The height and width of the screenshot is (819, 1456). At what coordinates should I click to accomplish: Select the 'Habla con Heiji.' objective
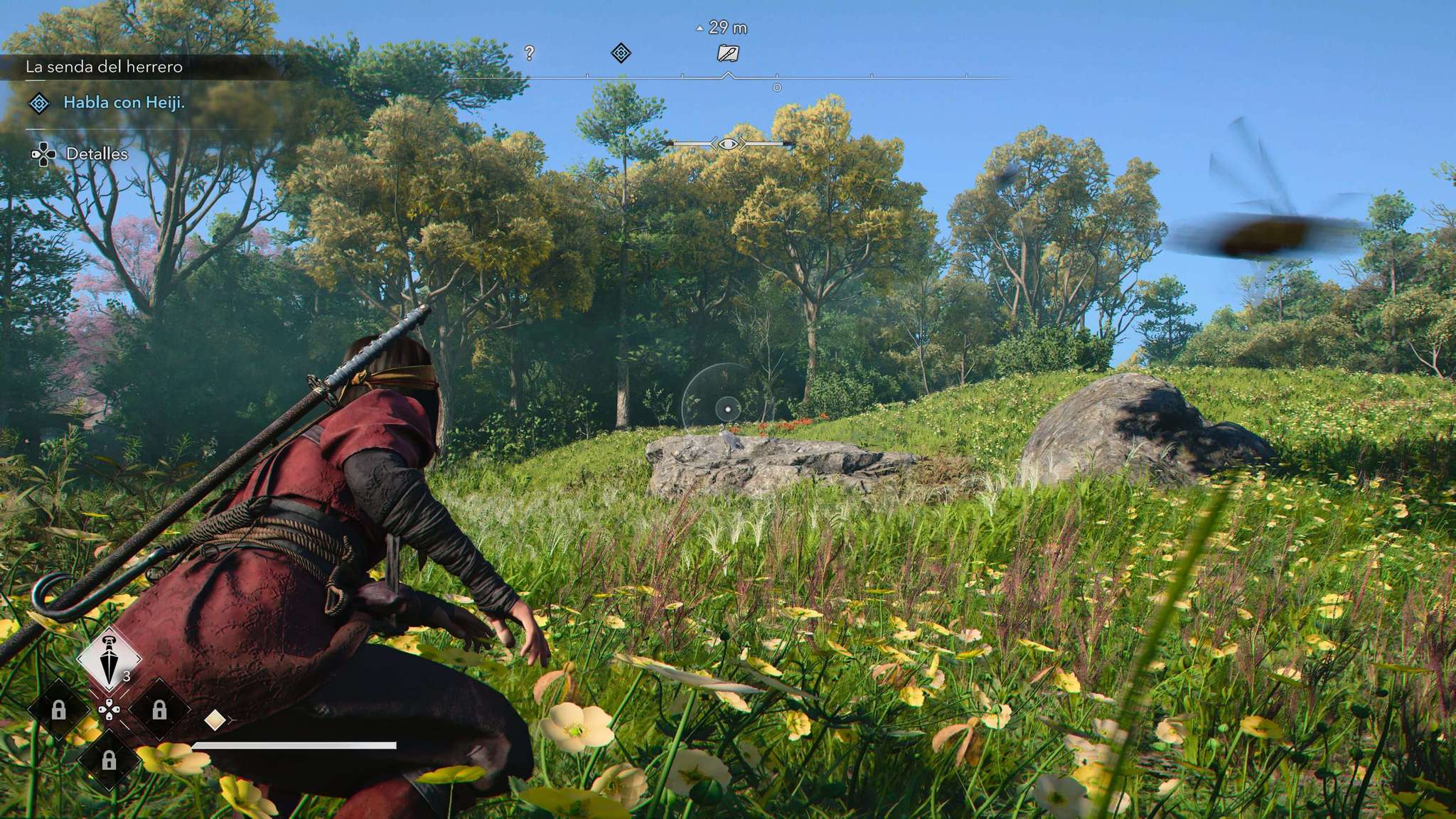point(124,102)
